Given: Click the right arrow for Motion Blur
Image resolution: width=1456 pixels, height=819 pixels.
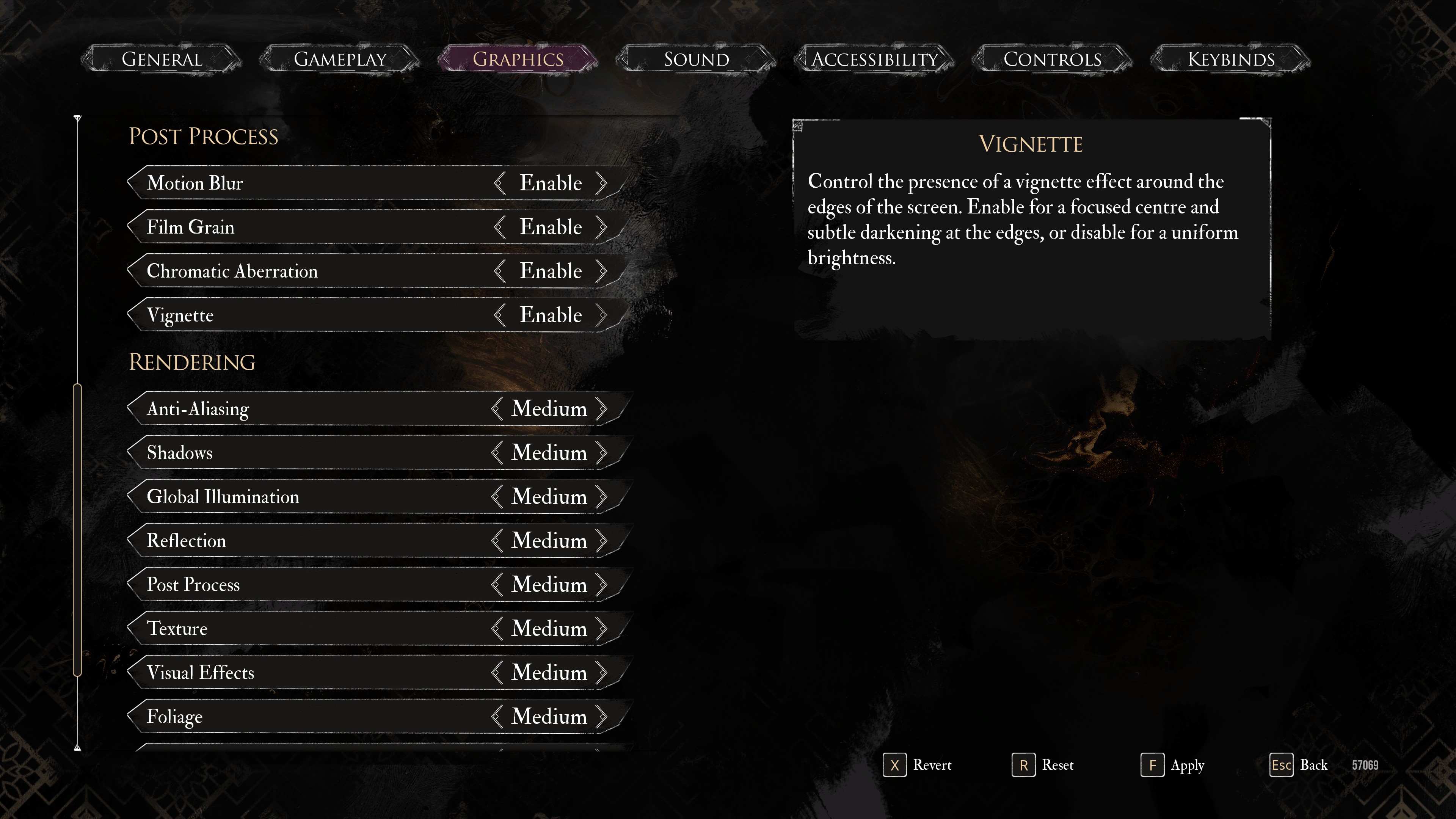Looking at the screenshot, I should 601,183.
